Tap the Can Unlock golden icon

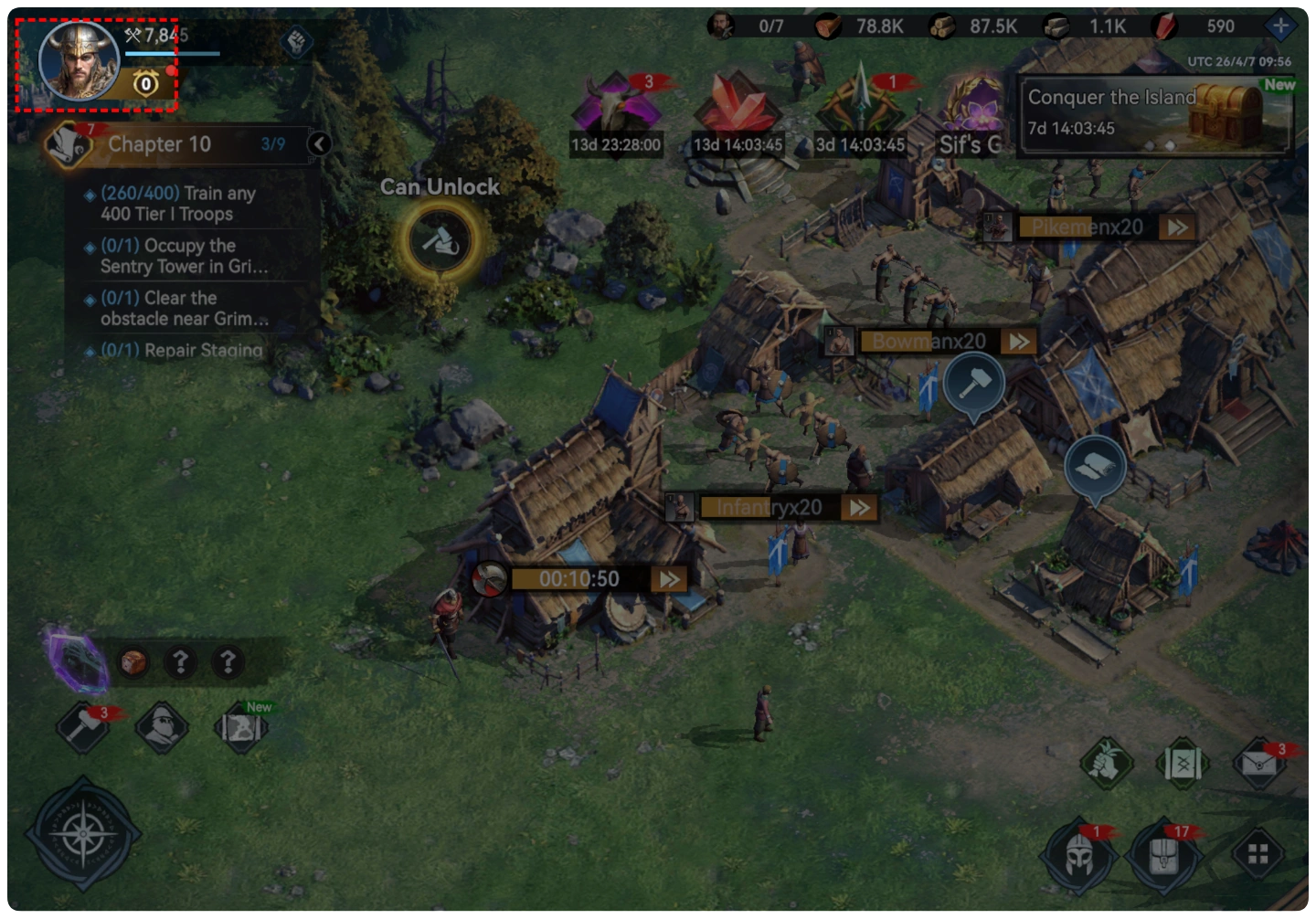click(440, 241)
